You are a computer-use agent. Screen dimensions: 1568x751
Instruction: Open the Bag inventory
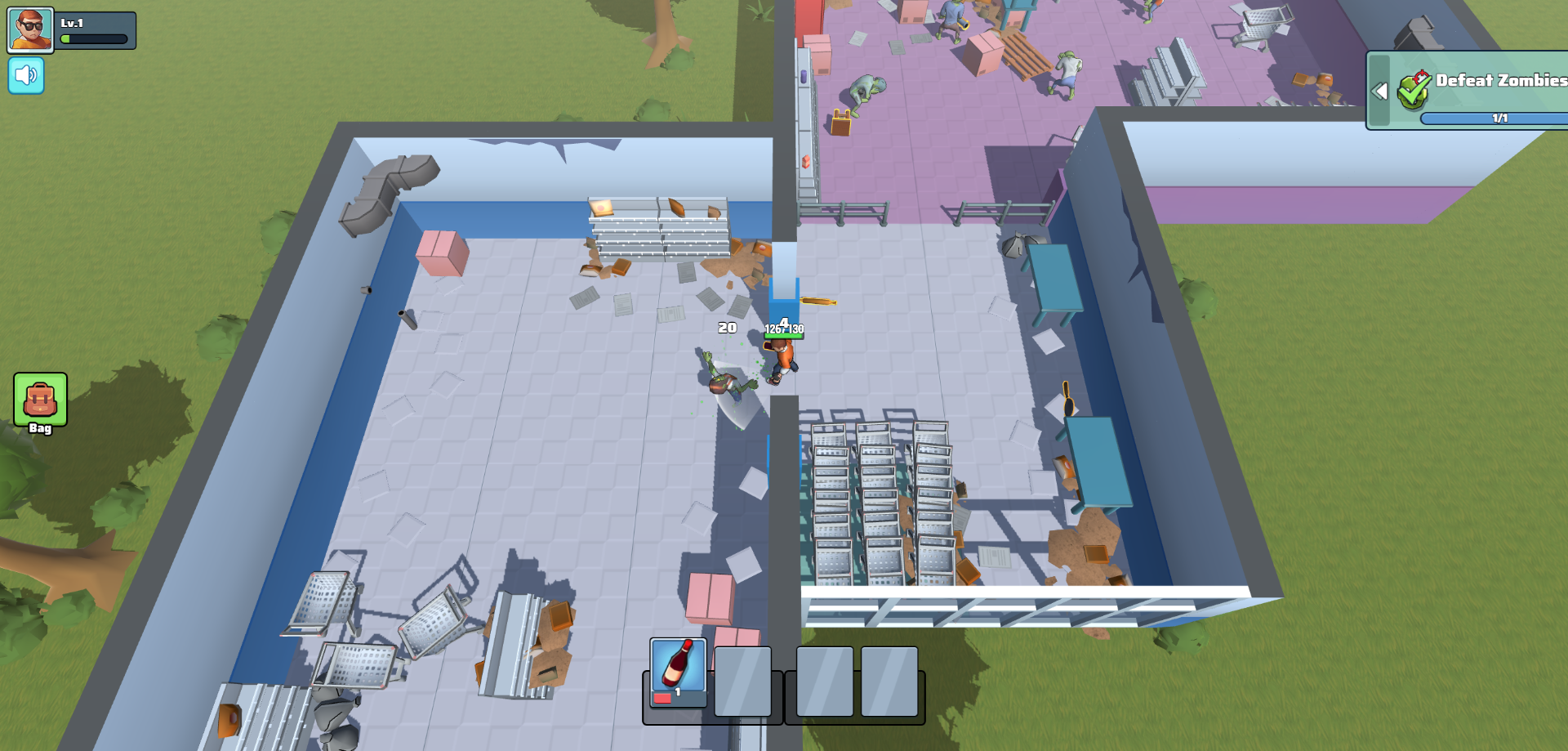40,401
